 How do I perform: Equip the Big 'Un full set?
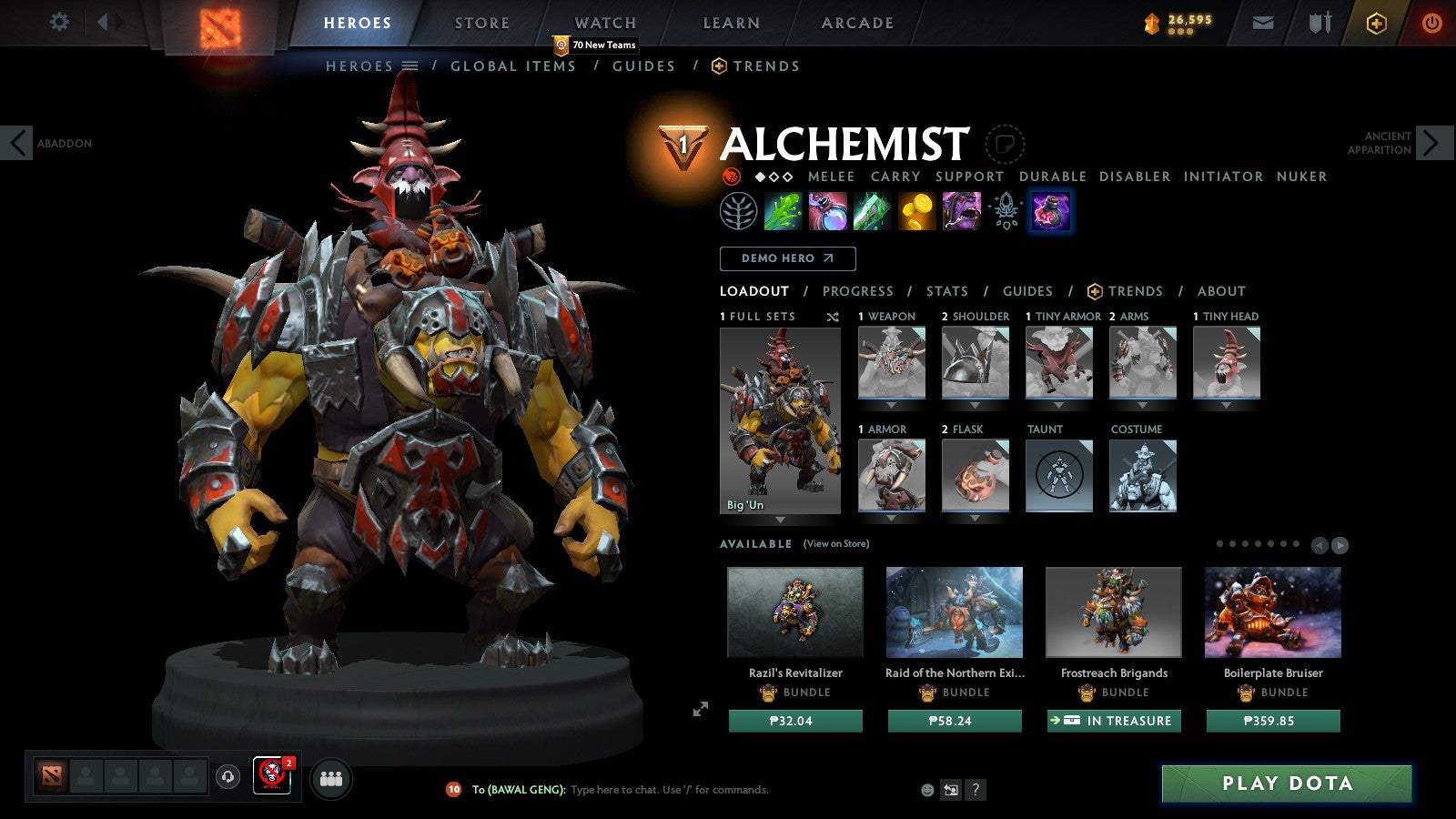pos(780,419)
